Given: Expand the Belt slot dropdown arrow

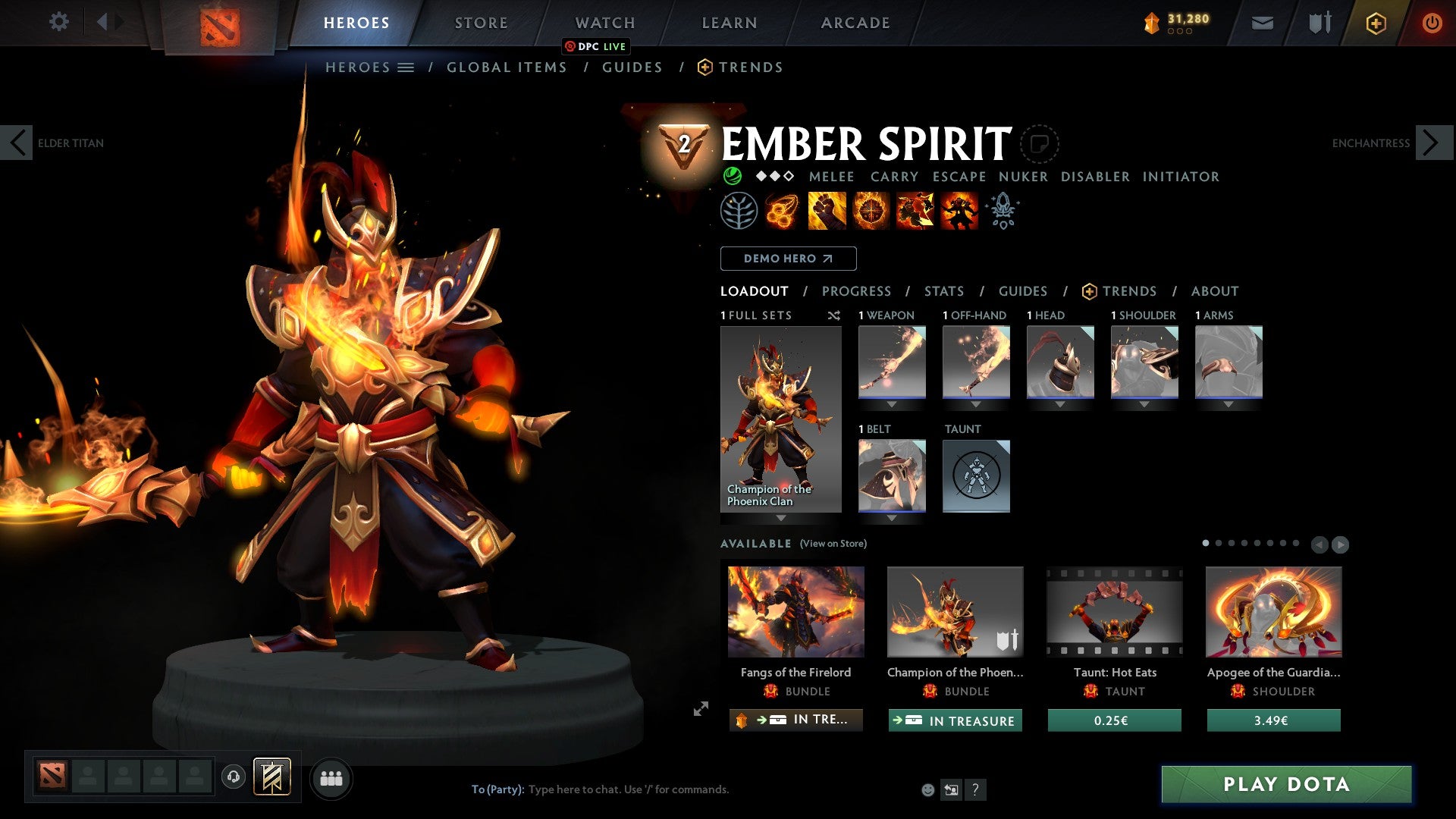Looking at the screenshot, I should [892, 517].
